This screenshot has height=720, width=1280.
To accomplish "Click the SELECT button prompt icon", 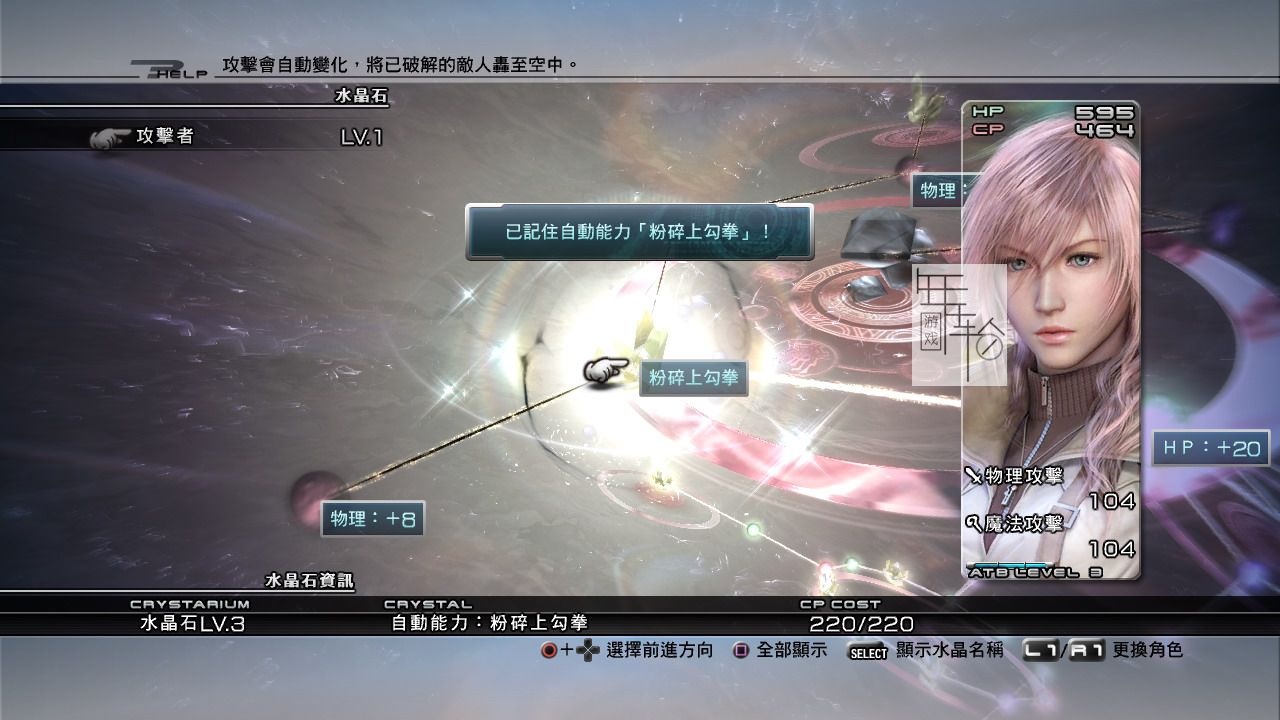I will [866, 652].
